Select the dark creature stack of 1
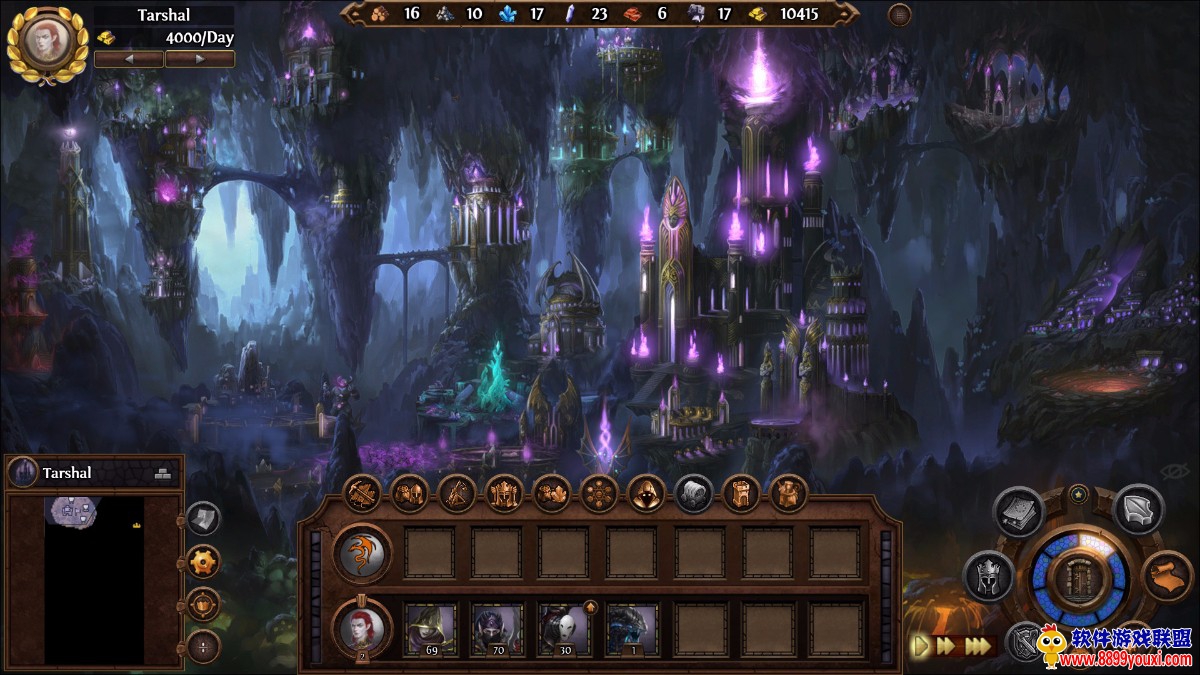The image size is (1200, 675). 632,628
